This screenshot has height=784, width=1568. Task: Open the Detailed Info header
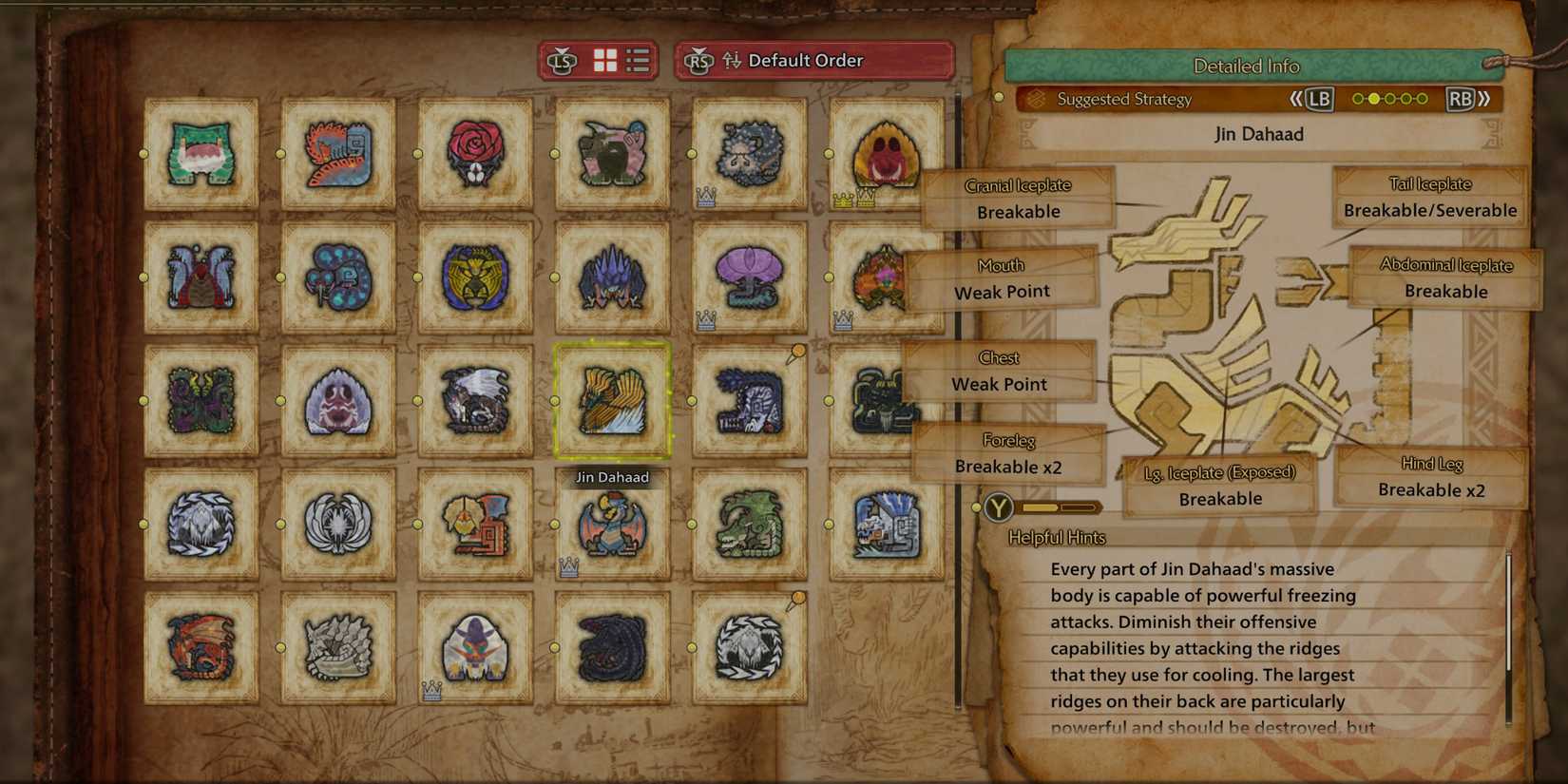[x=1246, y=67]
